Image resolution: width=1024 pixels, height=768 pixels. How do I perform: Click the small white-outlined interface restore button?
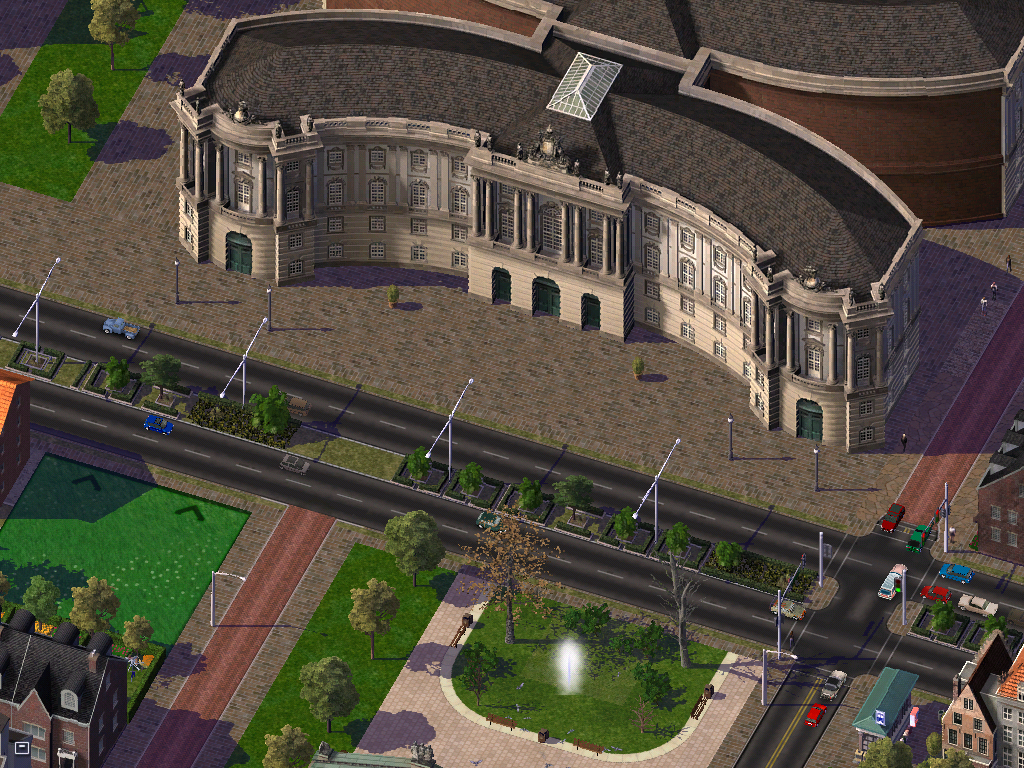coord(21,747)
